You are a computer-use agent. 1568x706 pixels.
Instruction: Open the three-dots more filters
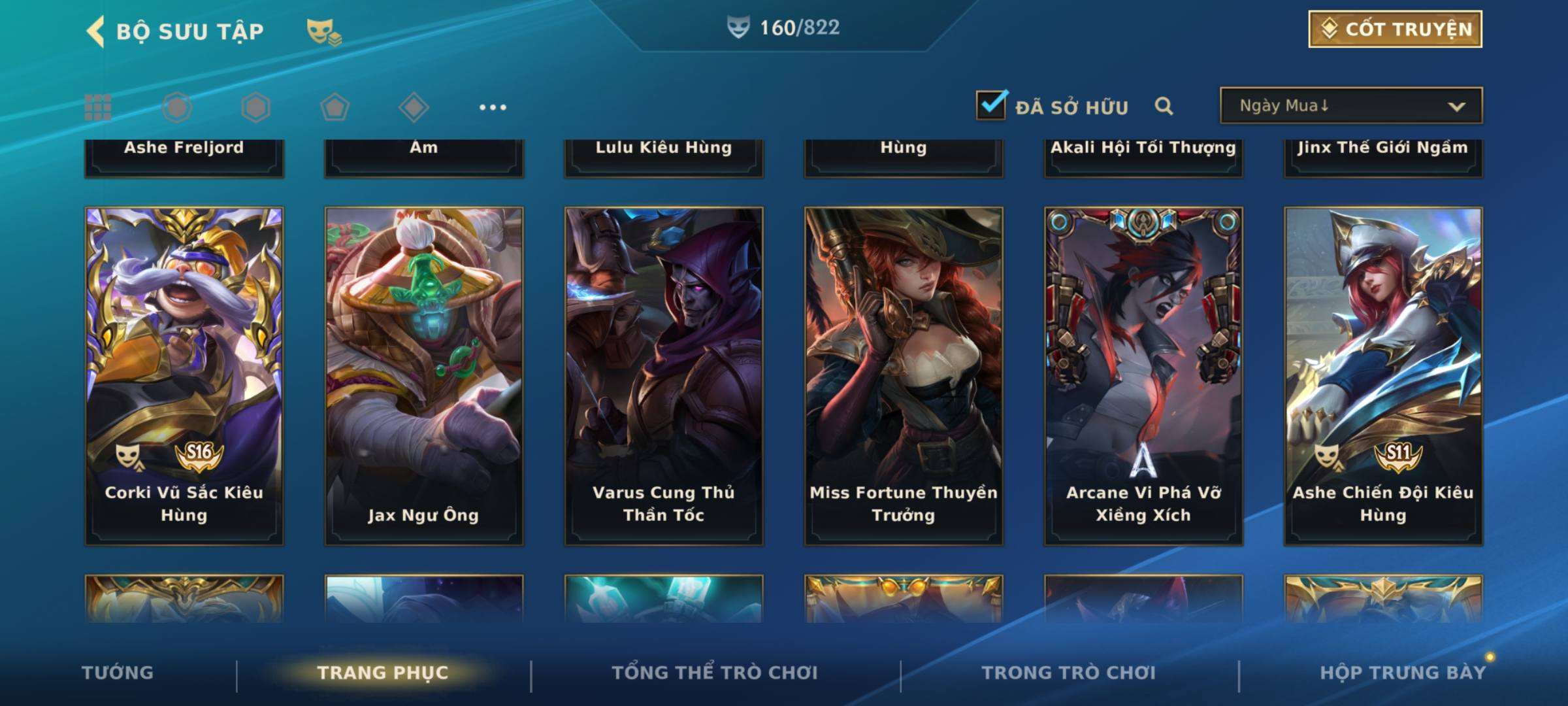493,107
